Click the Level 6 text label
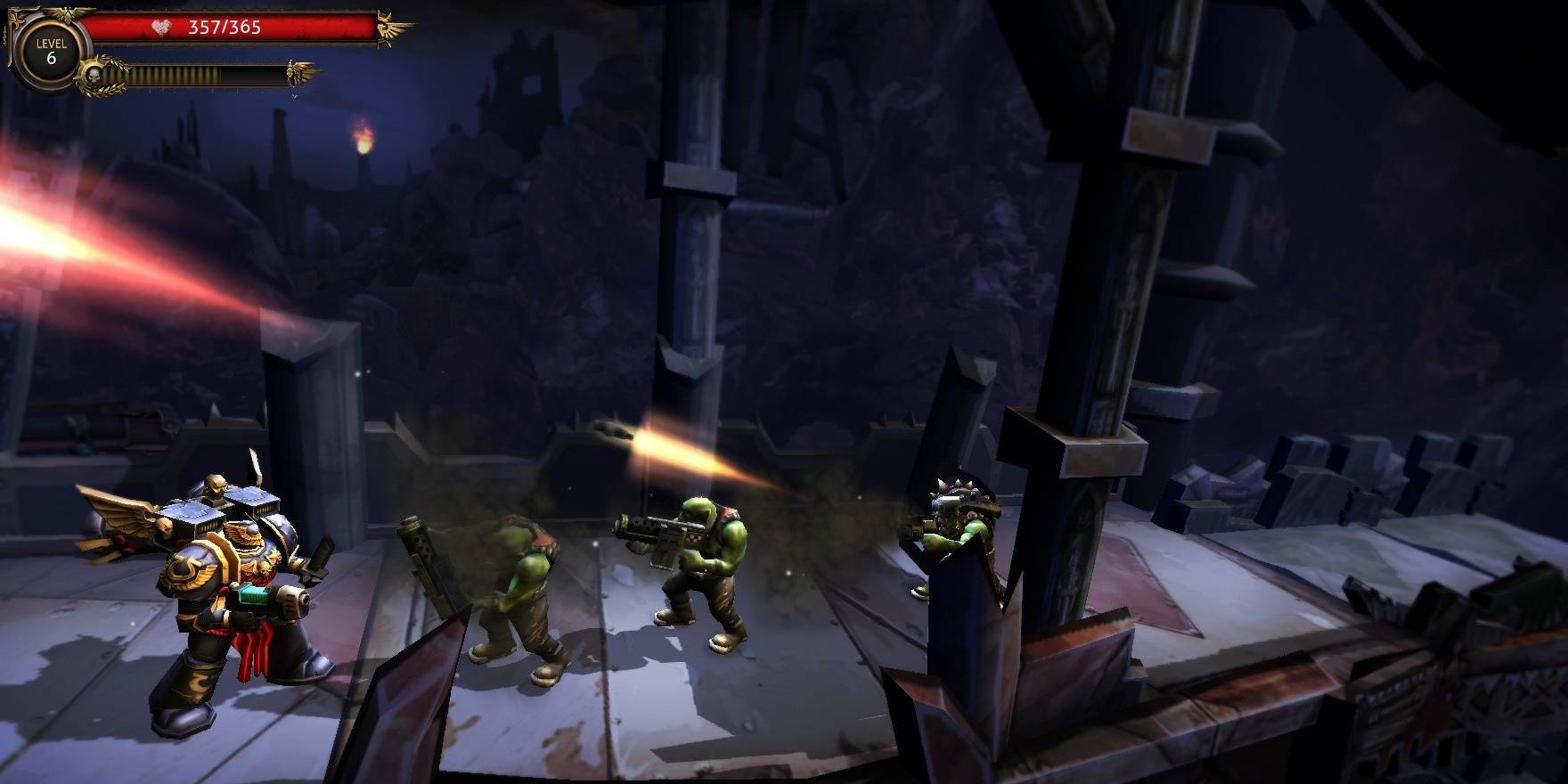Image resolution: width=1568 pixels, height=784 pixels. pos(51,45)
